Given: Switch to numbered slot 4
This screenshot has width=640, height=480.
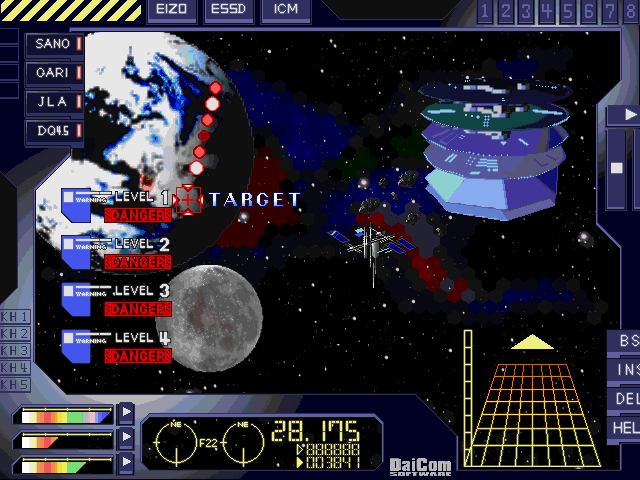Looking at the screenshot, I should click(x=546, y=12).
